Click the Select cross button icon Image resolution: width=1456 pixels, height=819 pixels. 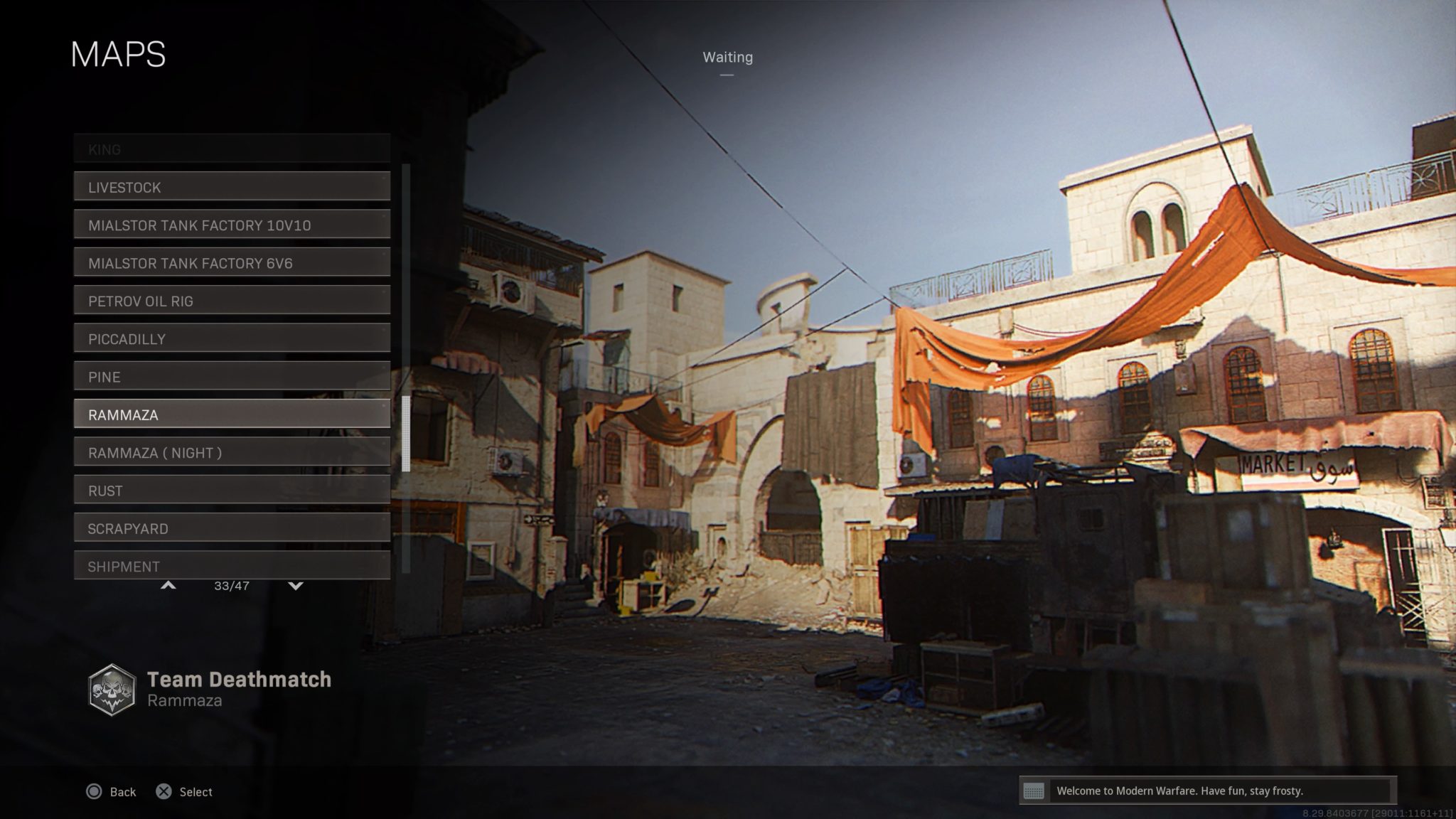coord(165,791)
